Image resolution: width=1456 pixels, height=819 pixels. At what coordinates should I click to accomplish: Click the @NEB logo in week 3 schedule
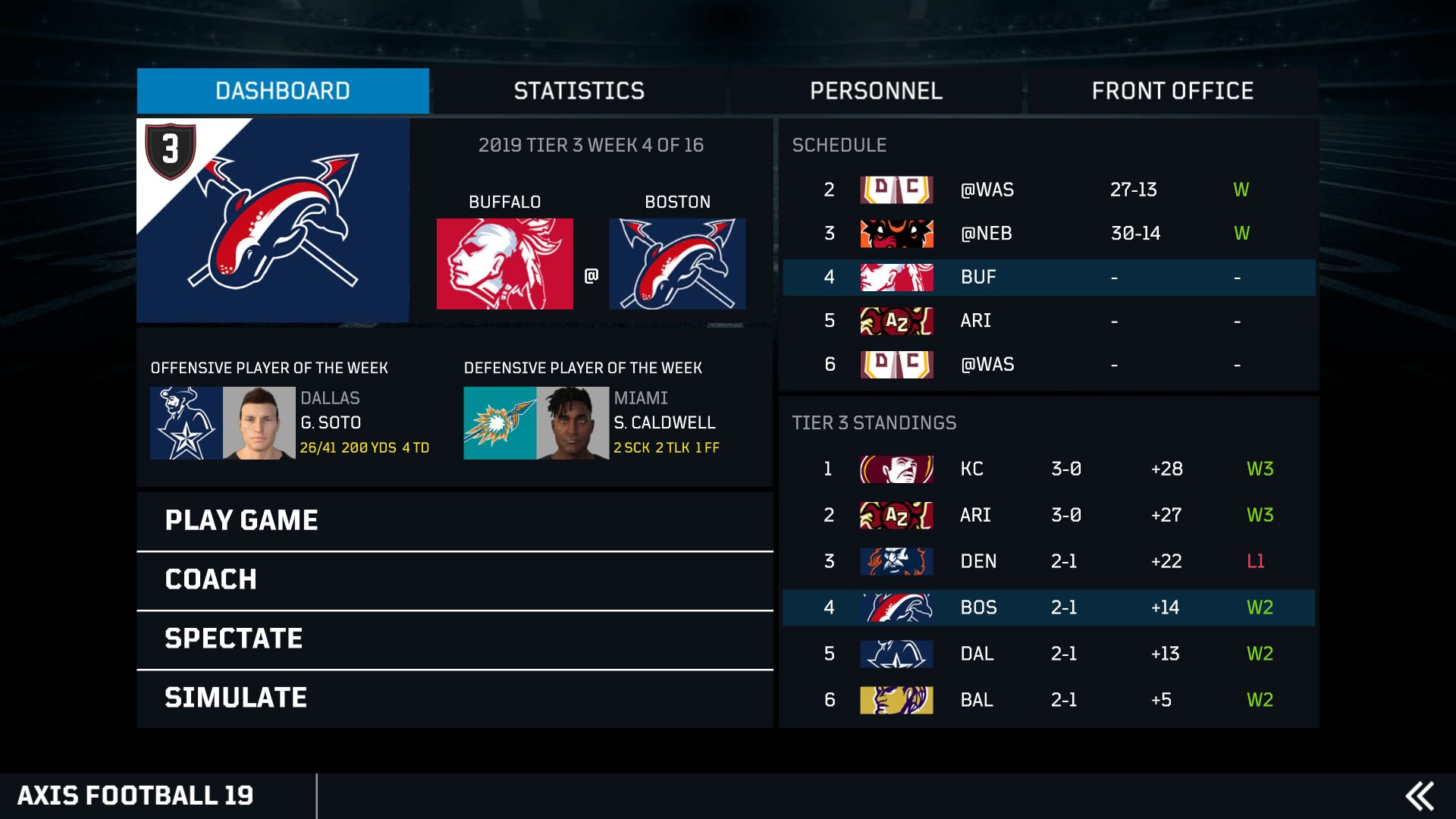click(896, 234)
